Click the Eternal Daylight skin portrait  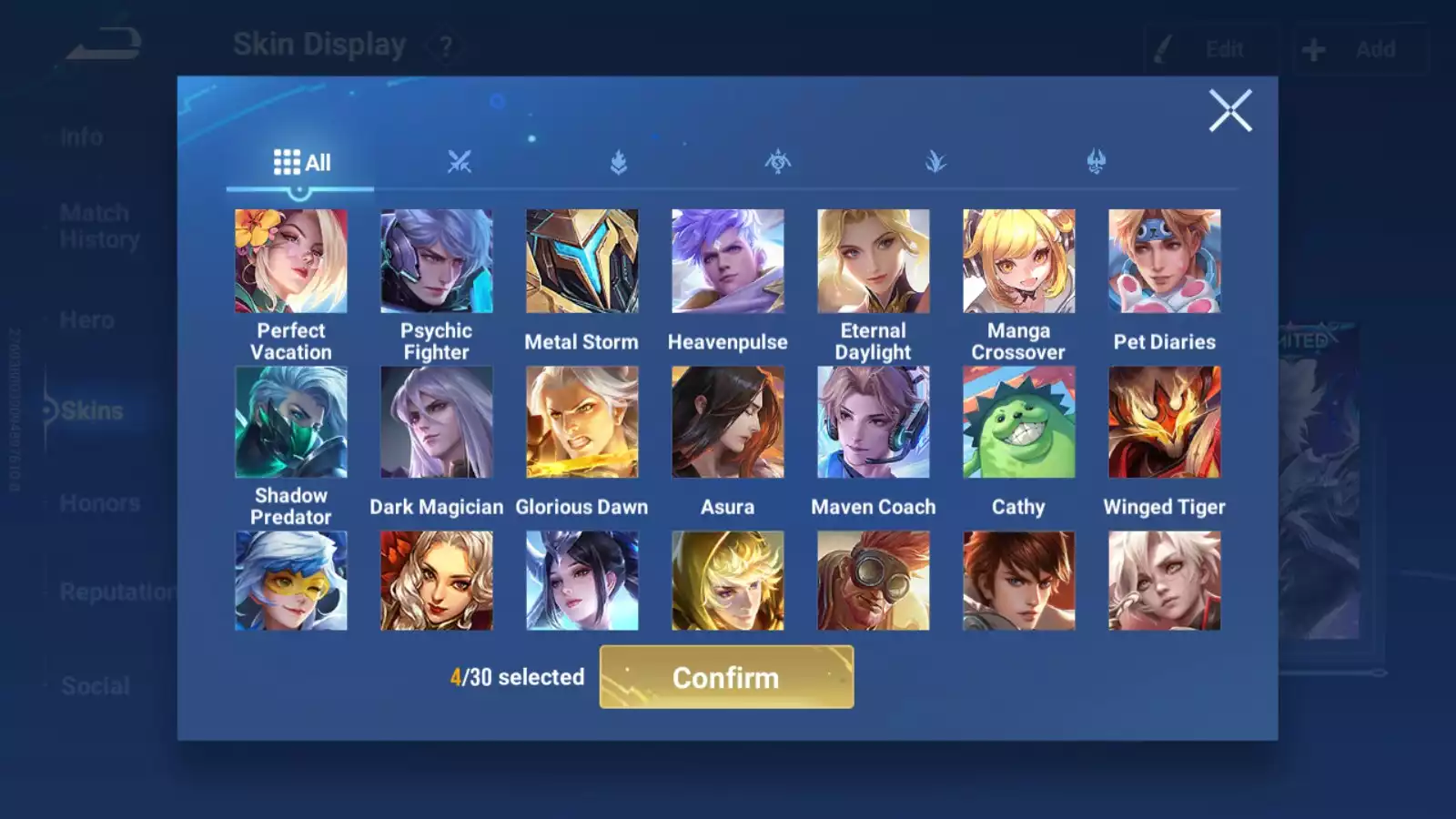[873, 261]
